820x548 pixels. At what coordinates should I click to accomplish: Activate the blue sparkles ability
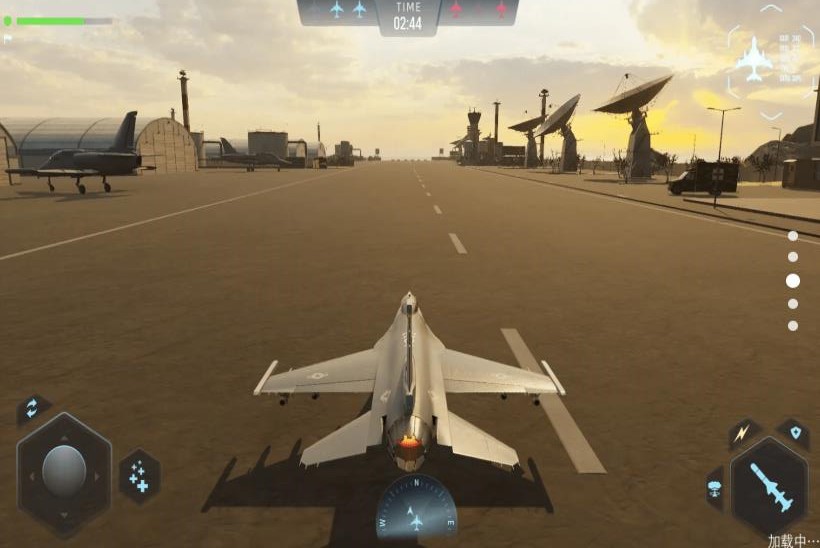click(x=139, y=476)
